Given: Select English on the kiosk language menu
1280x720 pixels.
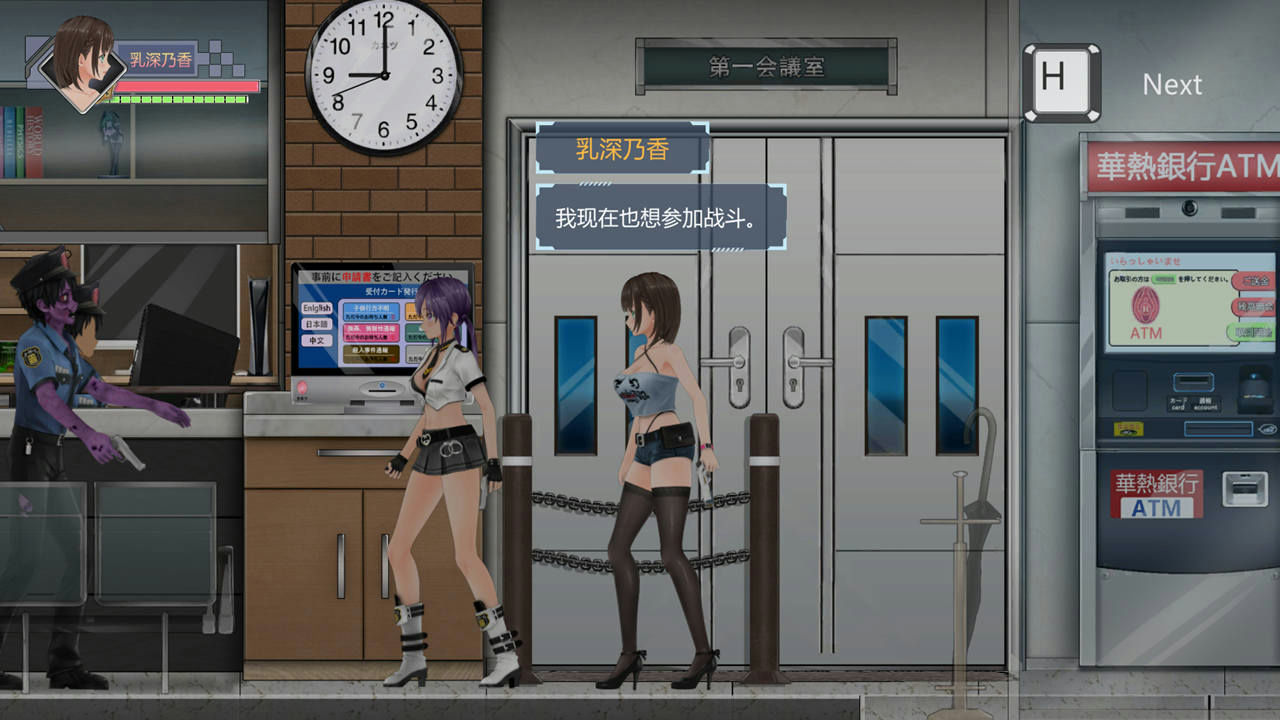Looking at the screenshot, I should pyautogui.click(x=317, y=308).
